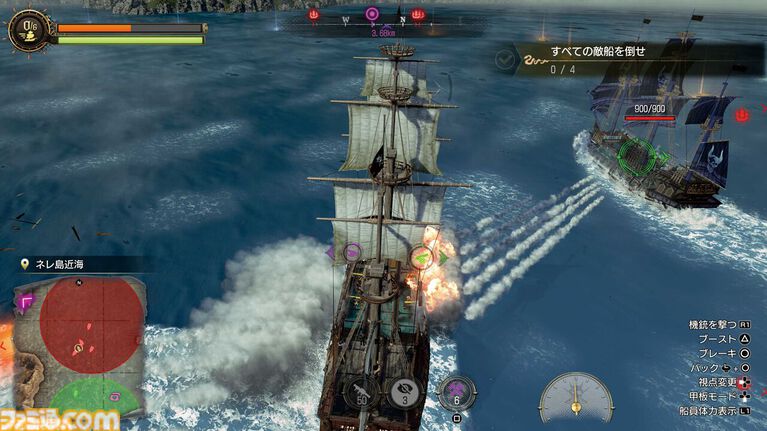The image size is (767, 431).
Task: Click the ship speed gauge dial
Action: [575, 398]
